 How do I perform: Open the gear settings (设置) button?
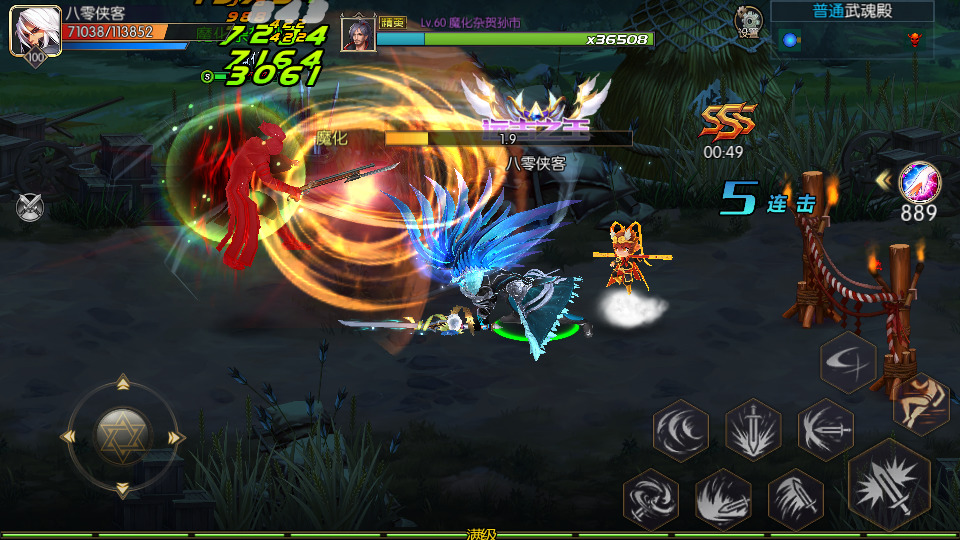[x=747, y=20]
